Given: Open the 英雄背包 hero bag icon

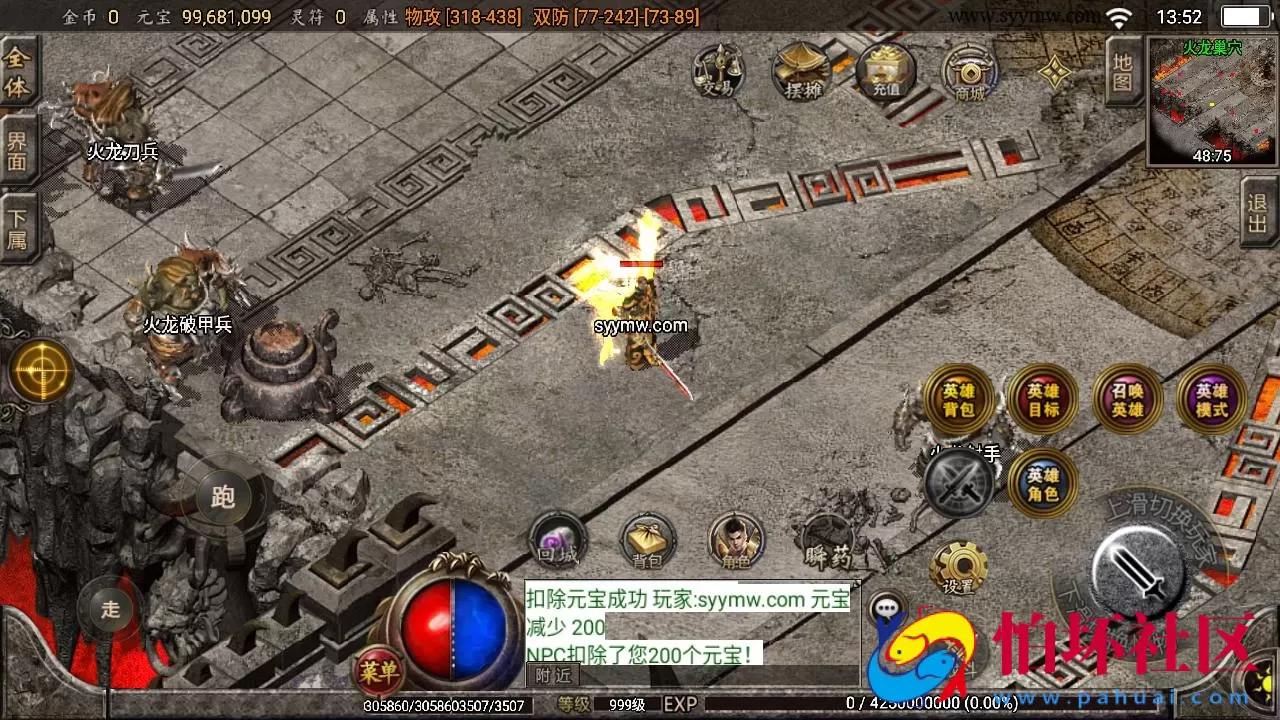Looking at the screenshot, I should coord(958,398).
